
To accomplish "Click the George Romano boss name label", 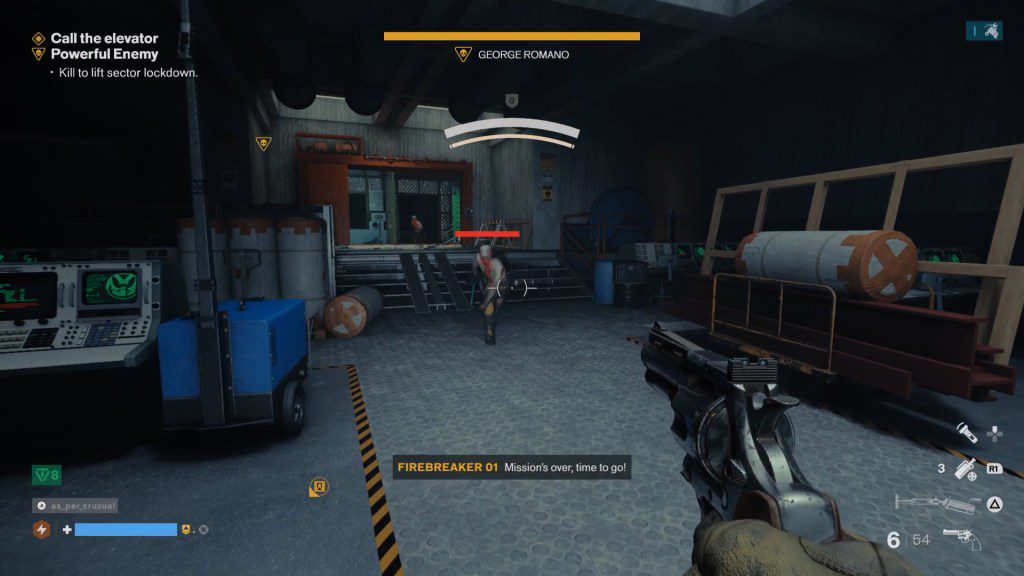I will click(522, 55).
